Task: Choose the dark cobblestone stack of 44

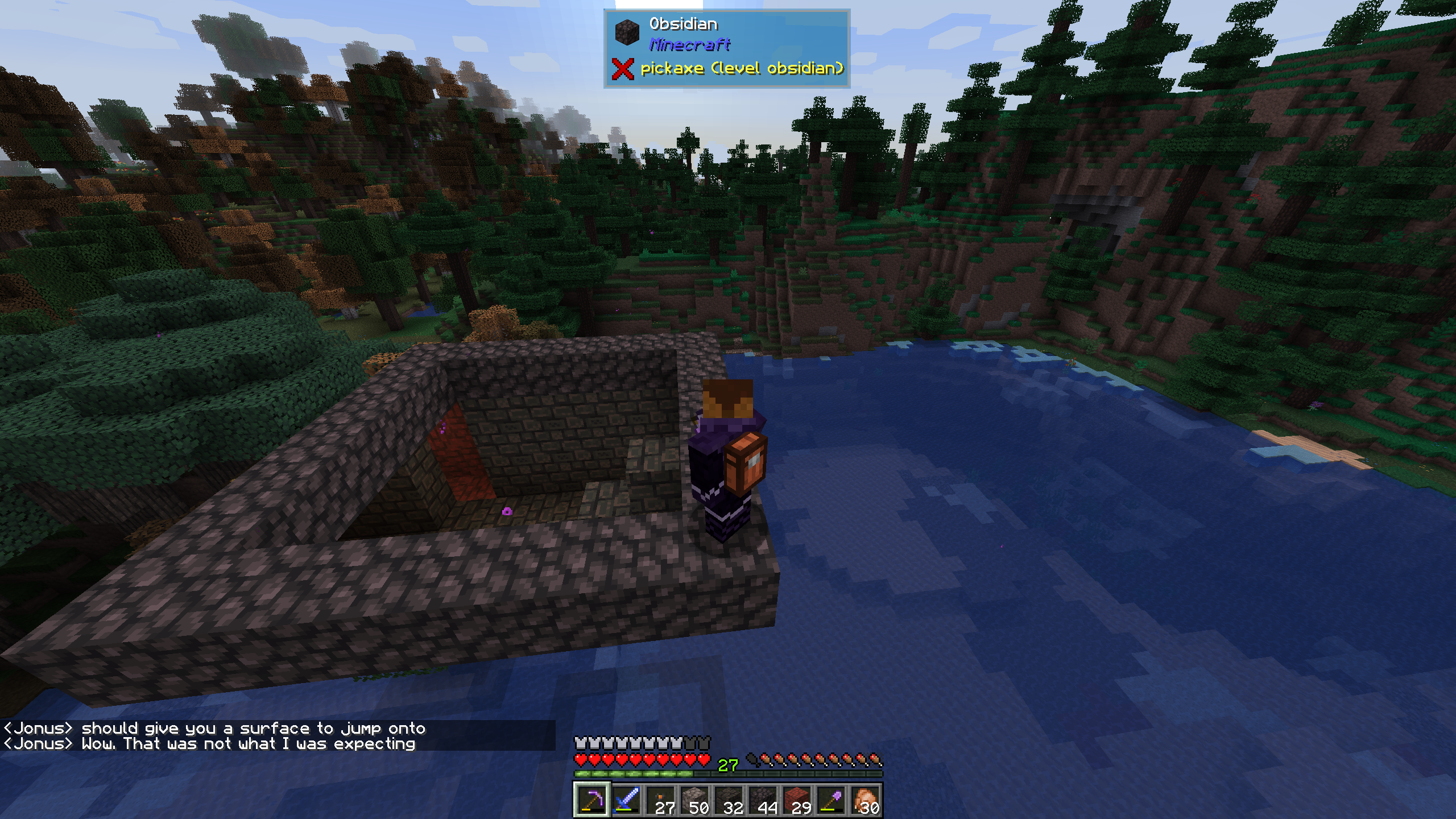Action: point(763,800)
